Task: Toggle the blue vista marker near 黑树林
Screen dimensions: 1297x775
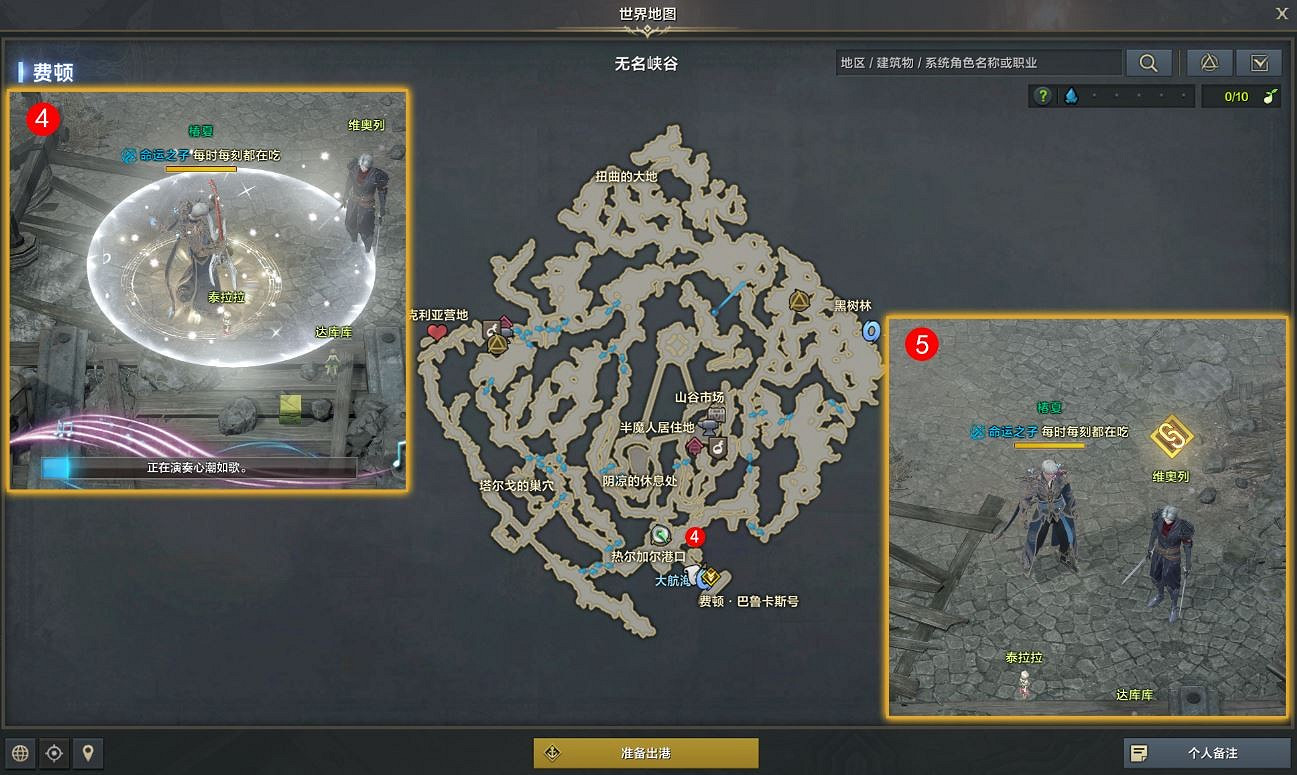Action: [871, 332]
